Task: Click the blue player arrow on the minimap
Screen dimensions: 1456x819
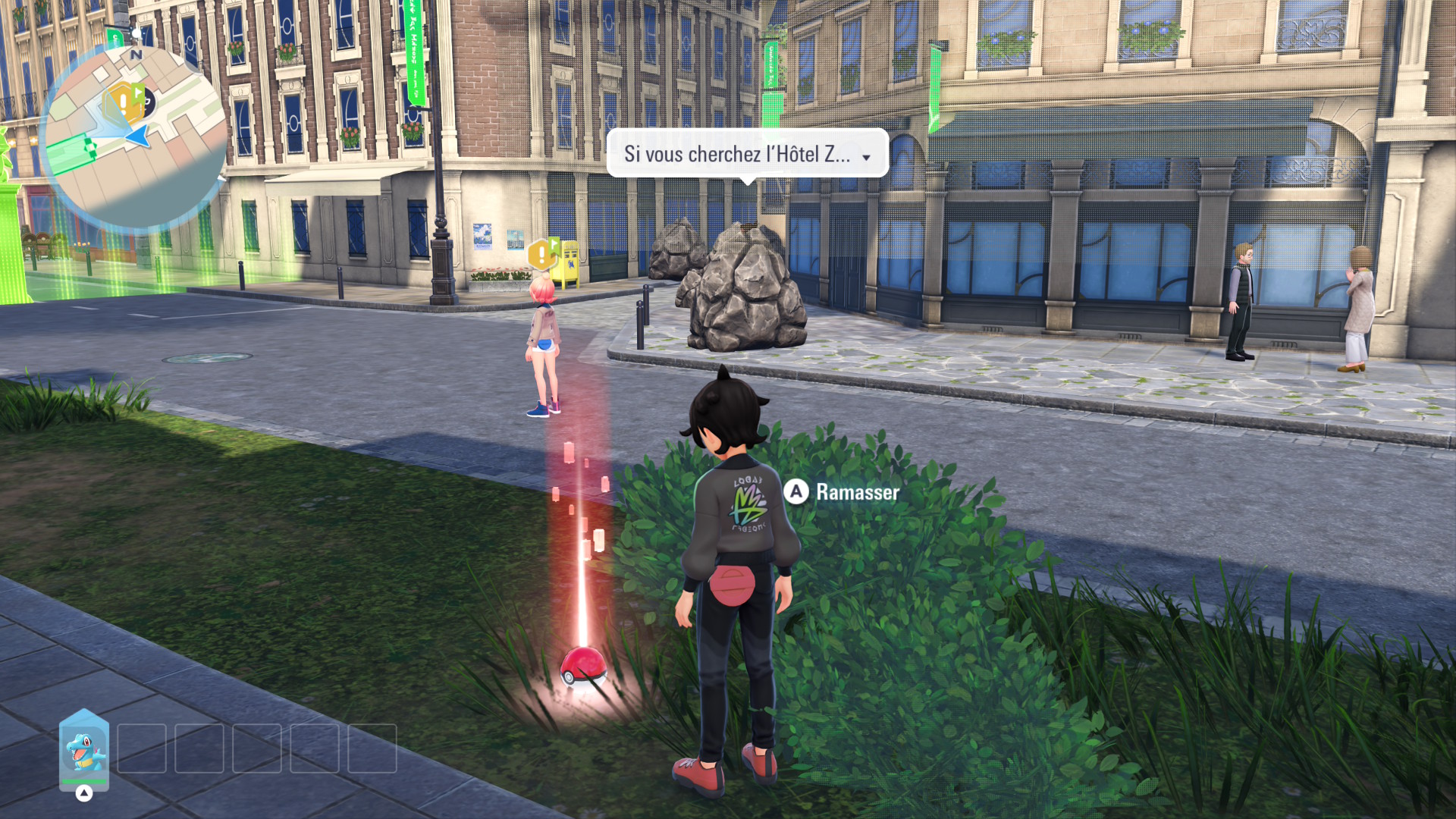Action: pyautogui.click(x=138, y=136)
